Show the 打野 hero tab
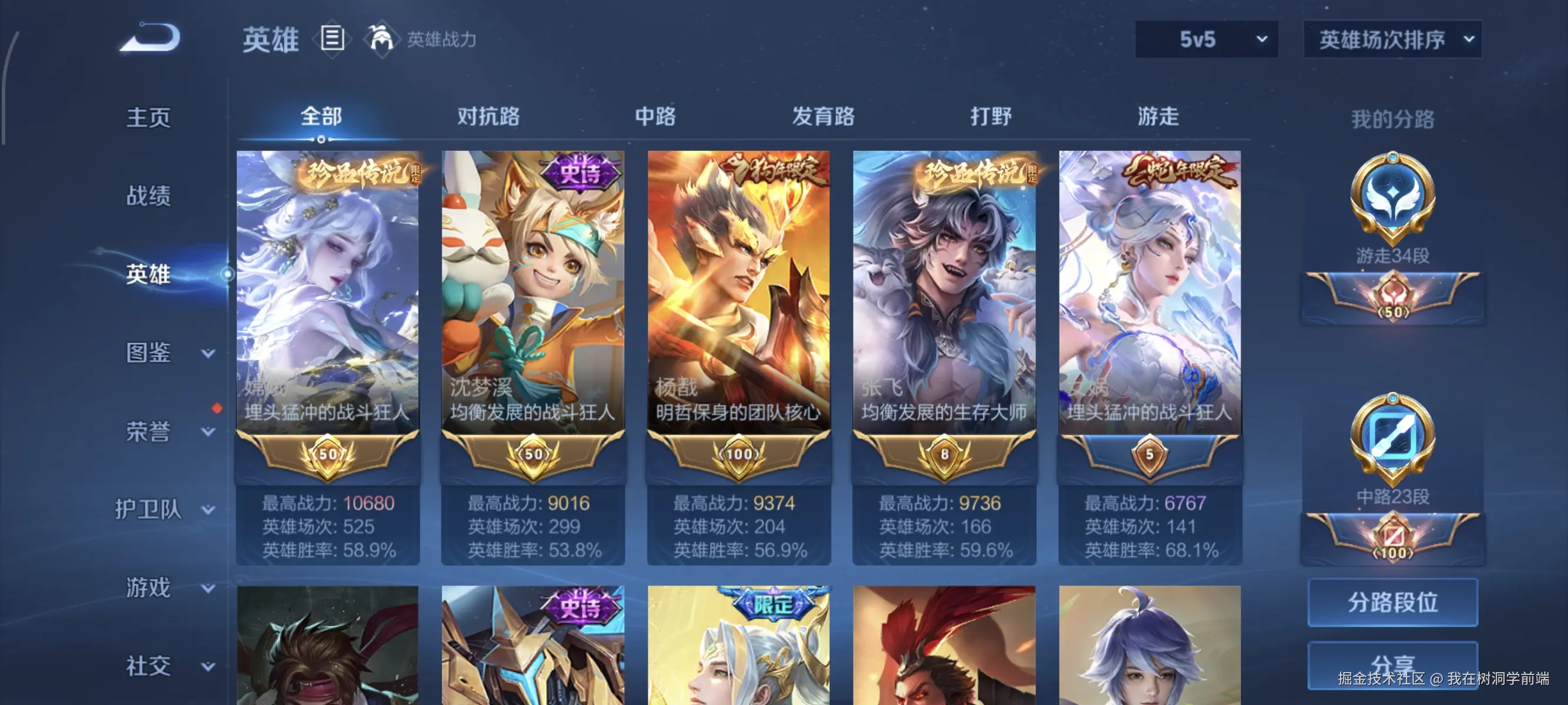 click(990, 116)
